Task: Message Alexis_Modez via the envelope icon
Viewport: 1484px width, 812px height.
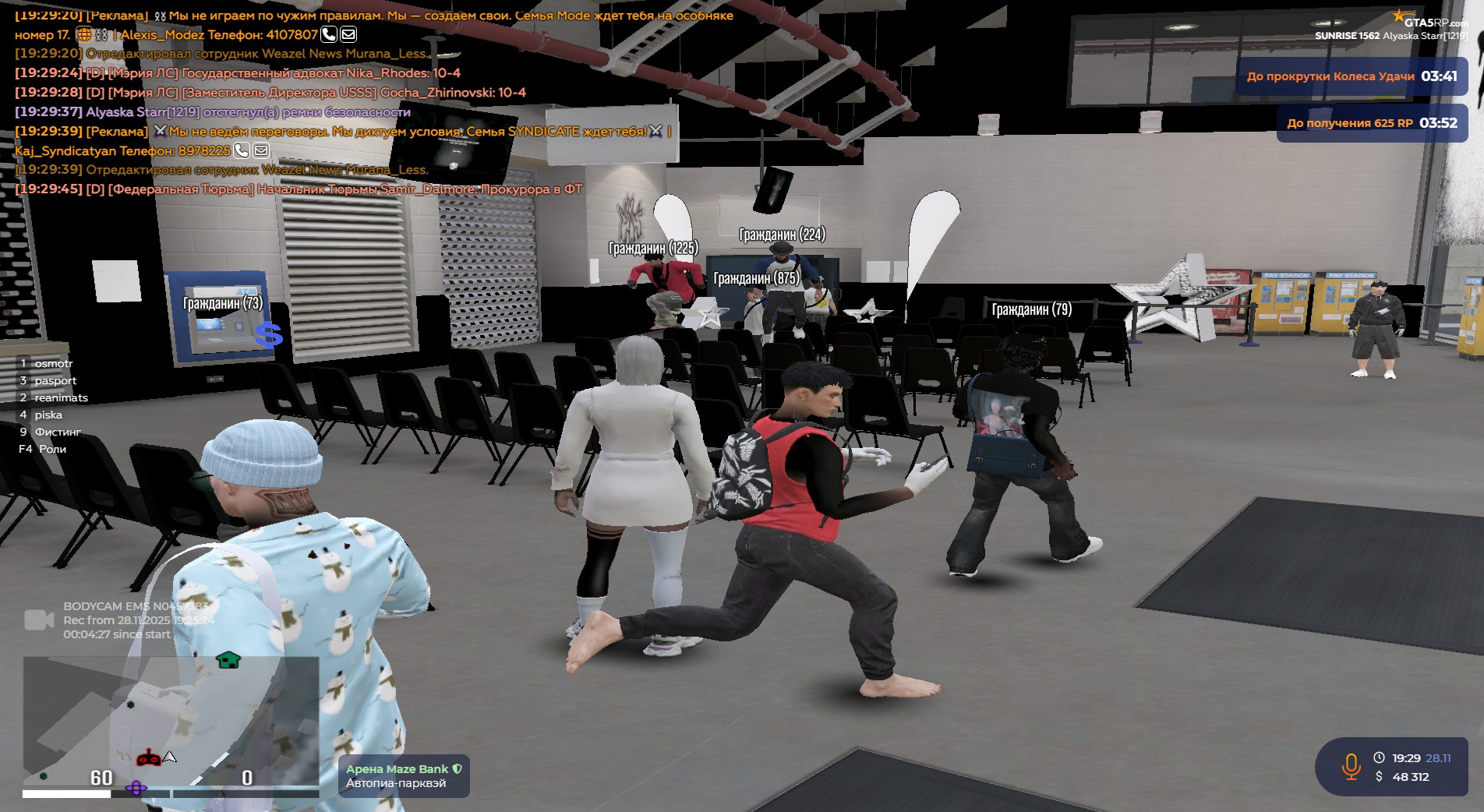Action: click(348, 34)
